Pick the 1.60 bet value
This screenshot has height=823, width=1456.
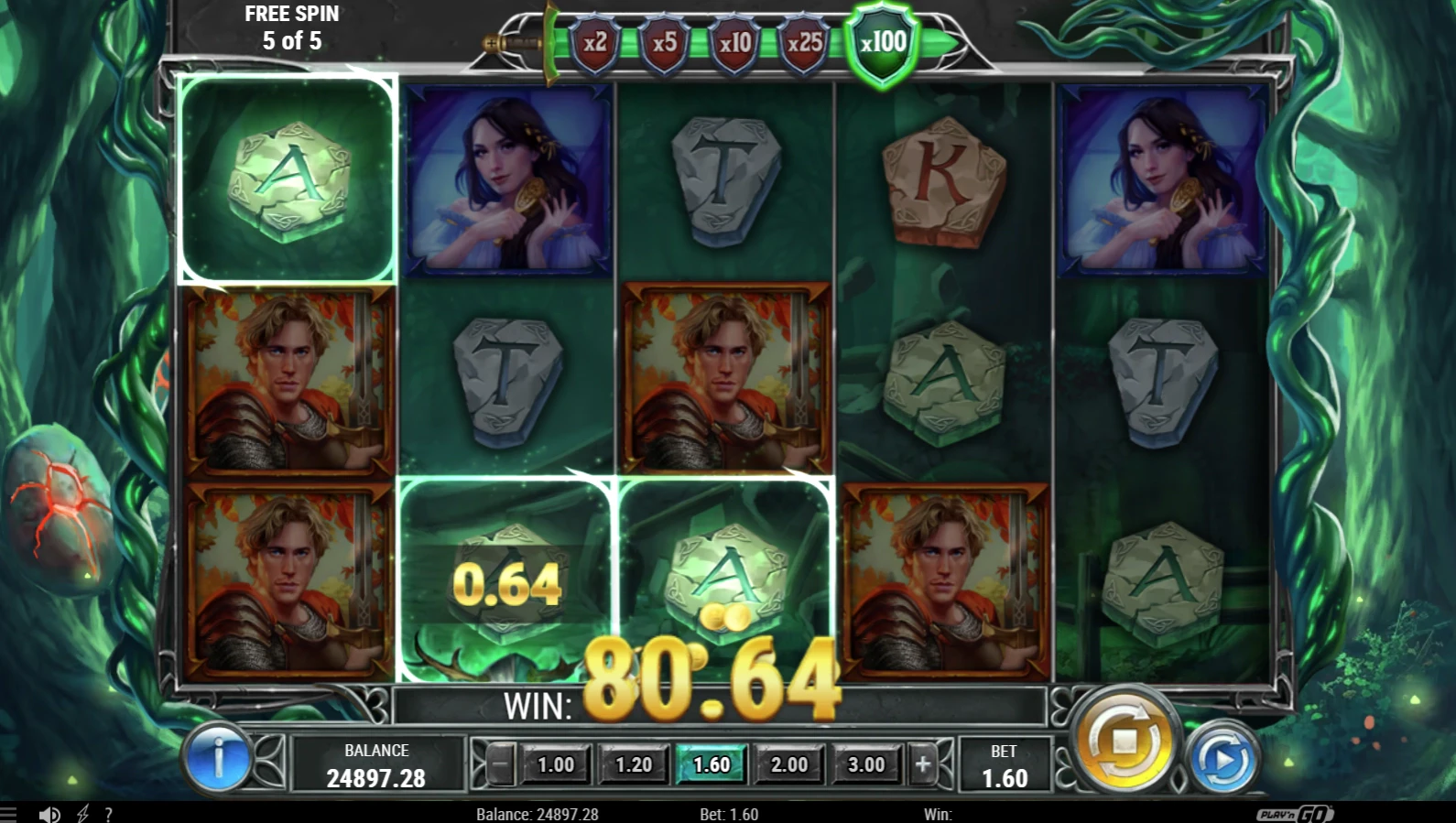[x=712, y=764]
